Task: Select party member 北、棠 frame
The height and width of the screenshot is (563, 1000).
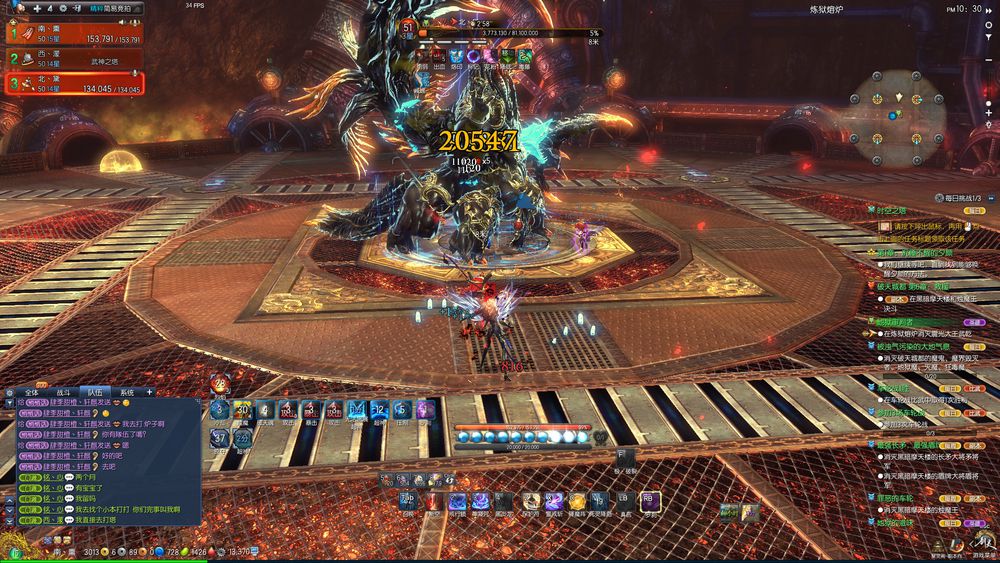Action: pyautogui.click(x=73, y=84)
